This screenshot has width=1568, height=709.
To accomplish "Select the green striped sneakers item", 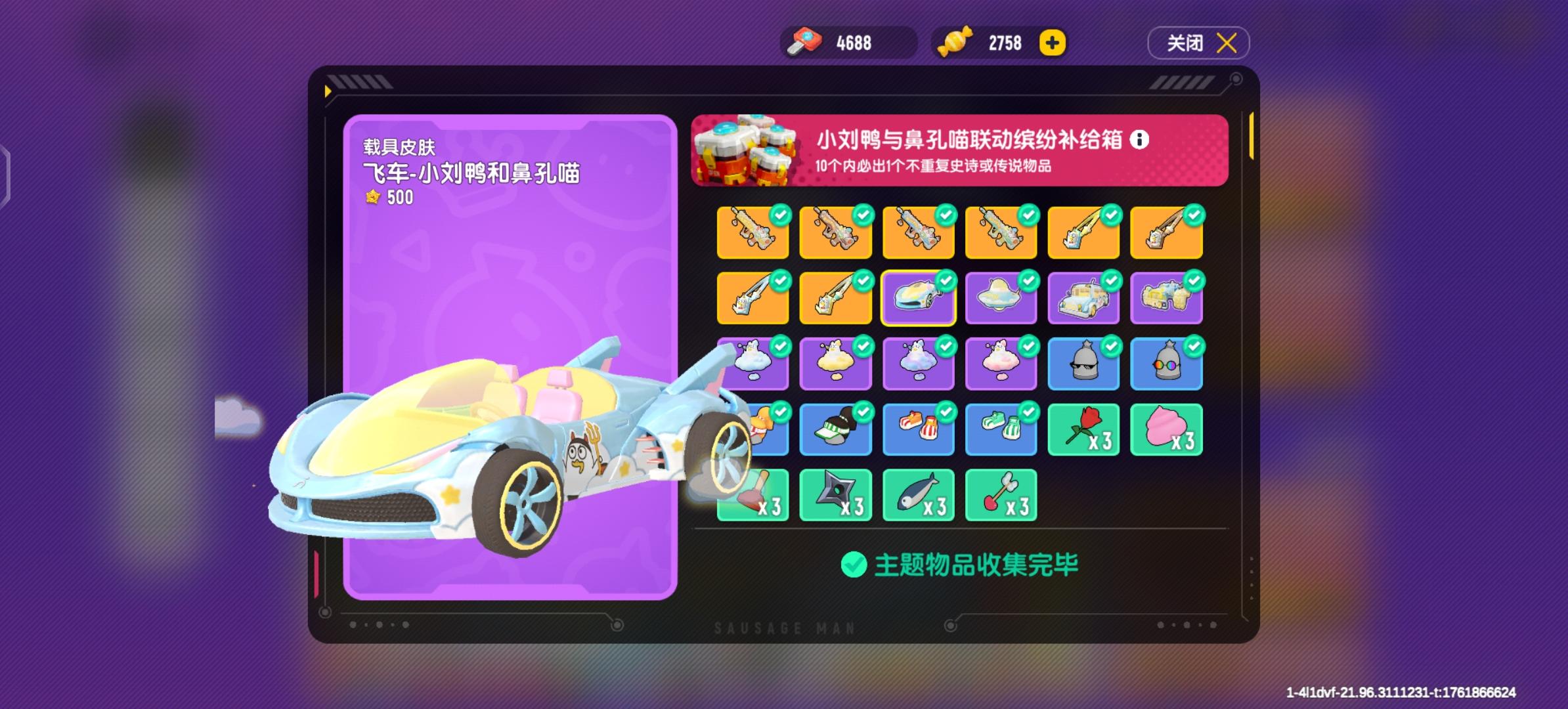I will click(x=1001, y=429).
